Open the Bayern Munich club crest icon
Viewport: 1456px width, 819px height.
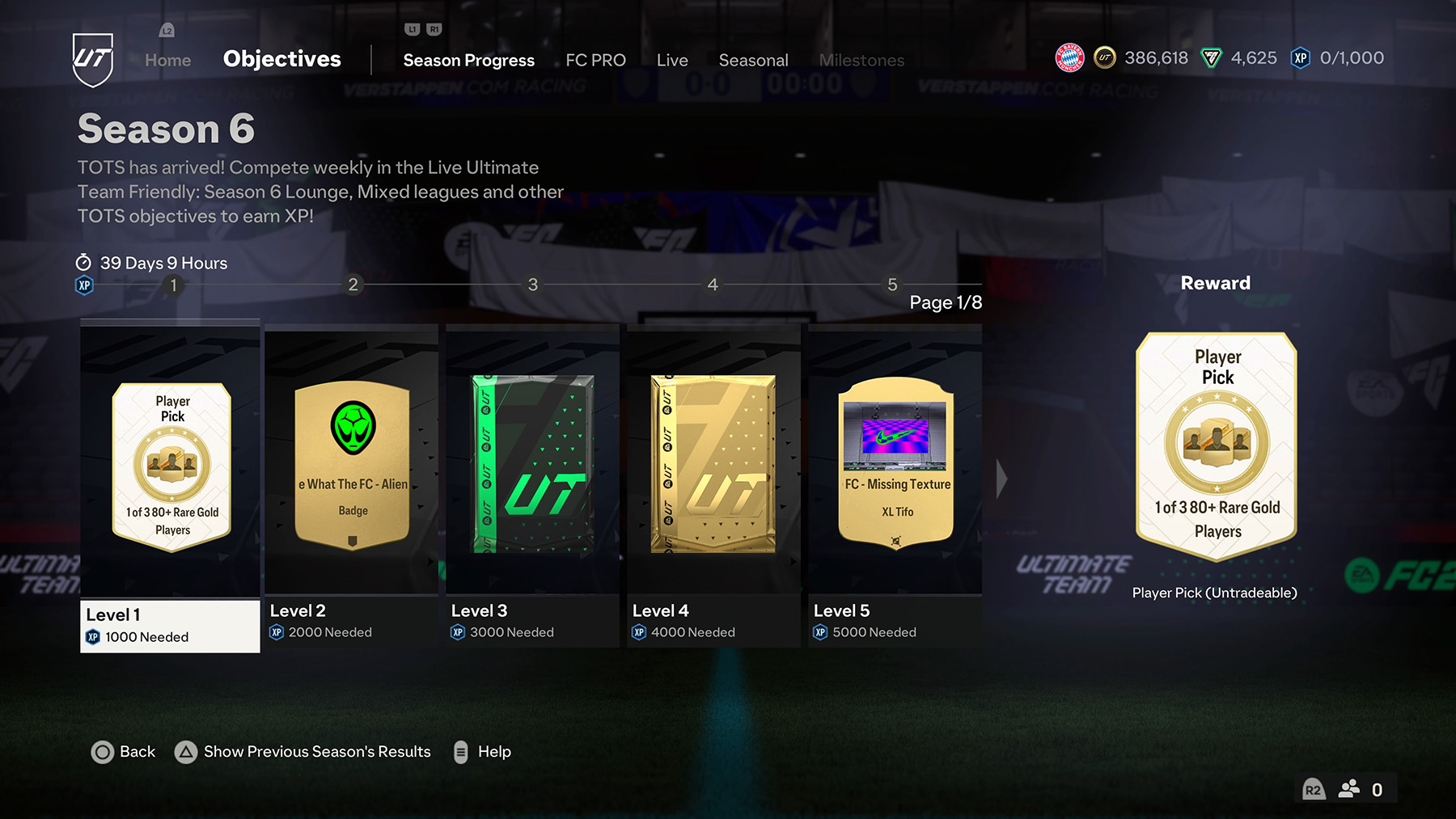click(1070, 57)
